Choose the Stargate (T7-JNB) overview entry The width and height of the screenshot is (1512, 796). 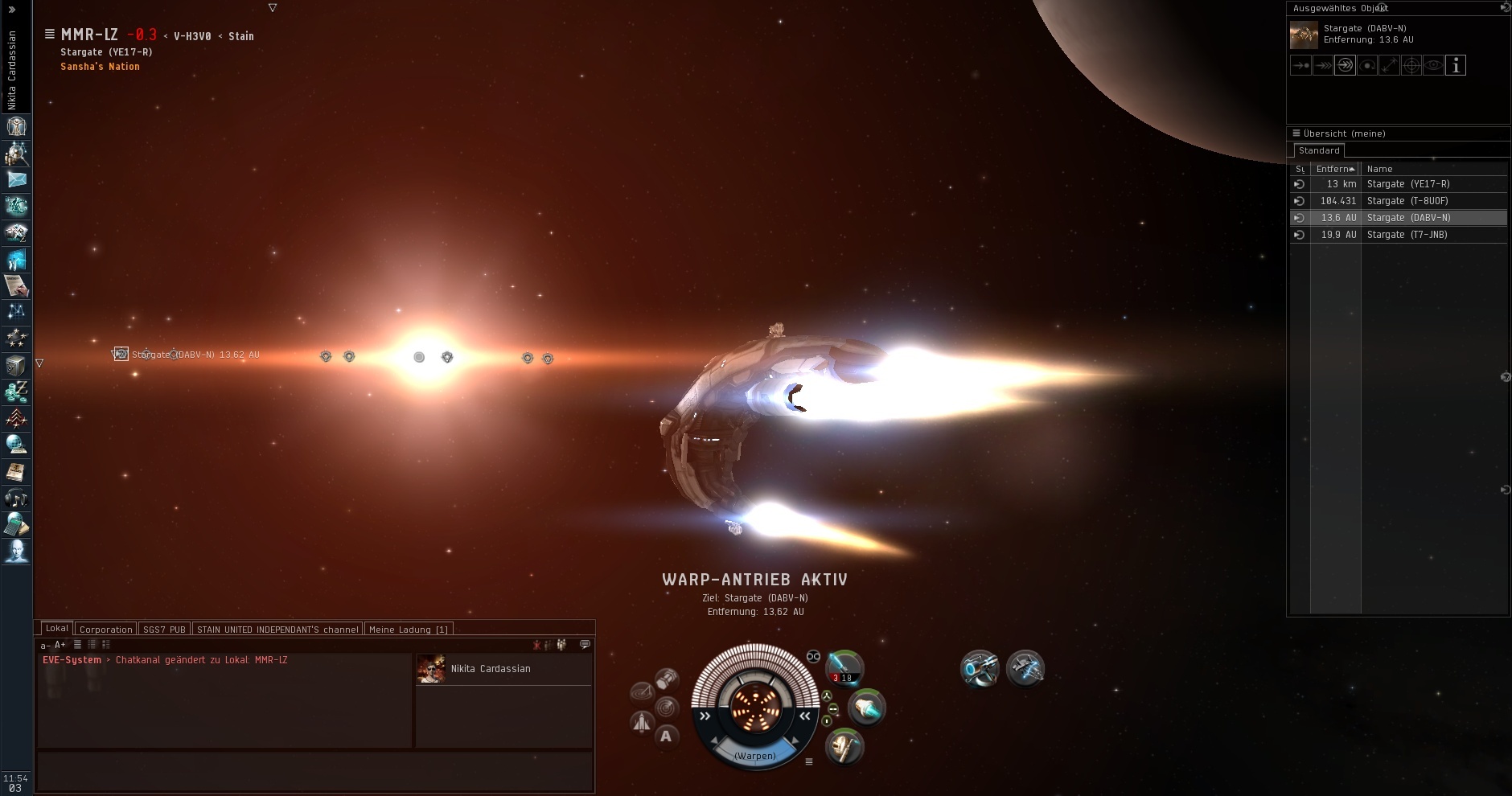pos(1407,235)
